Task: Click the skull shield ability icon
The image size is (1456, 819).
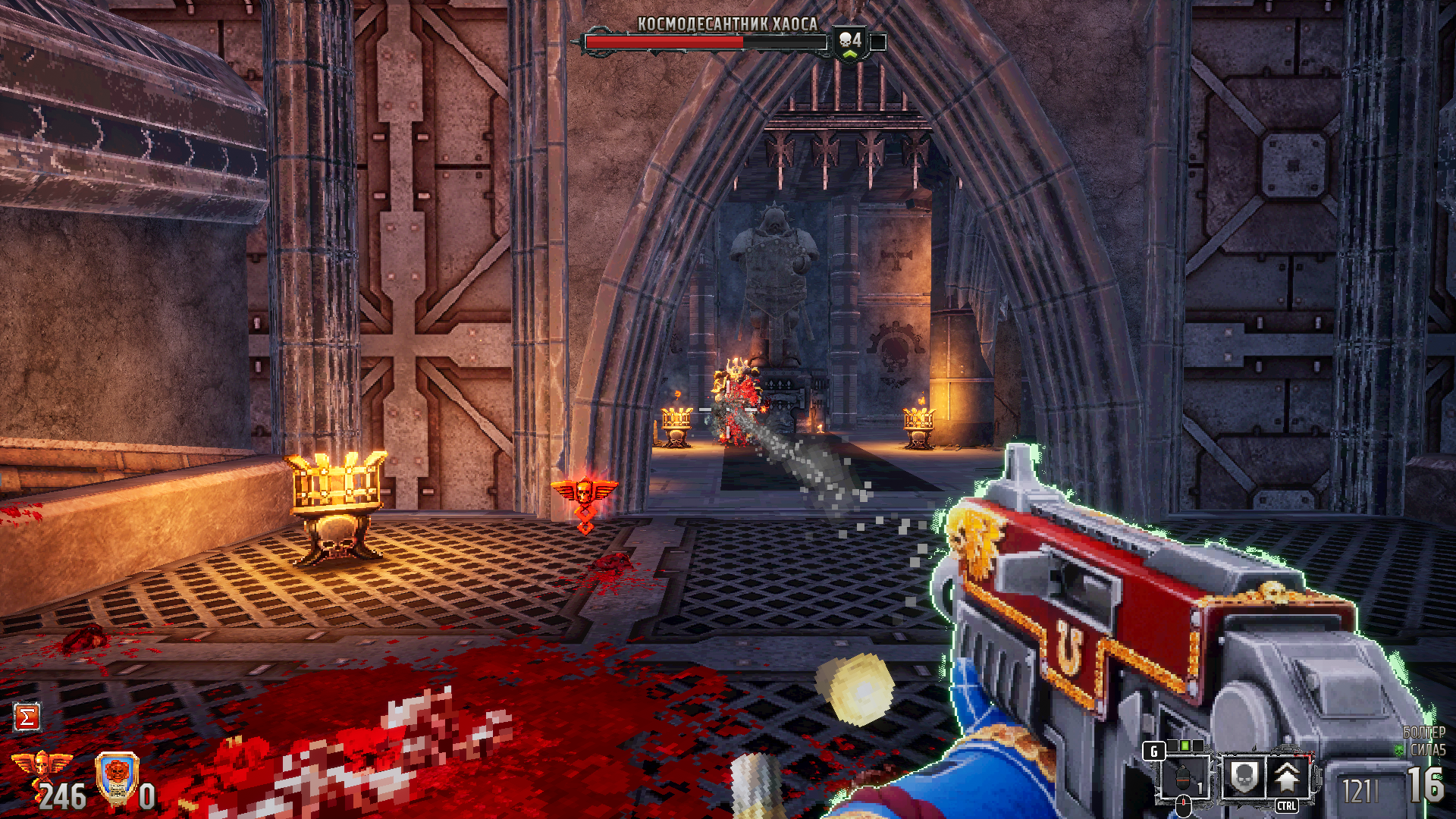Action: coord(1244,777)
